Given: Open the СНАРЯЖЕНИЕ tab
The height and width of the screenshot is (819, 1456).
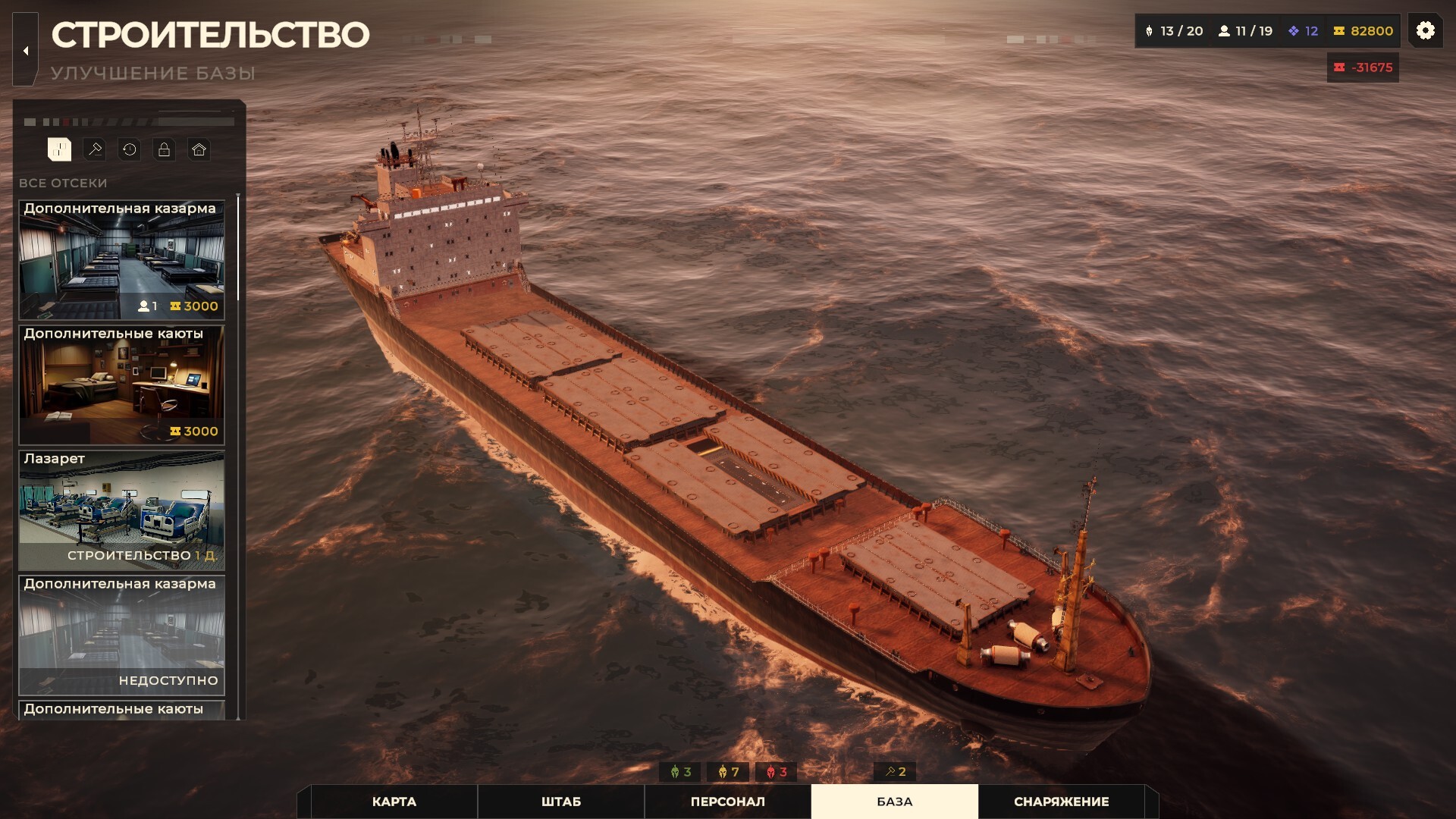Looking at the screenshot, I should (x=1061, y=802).
